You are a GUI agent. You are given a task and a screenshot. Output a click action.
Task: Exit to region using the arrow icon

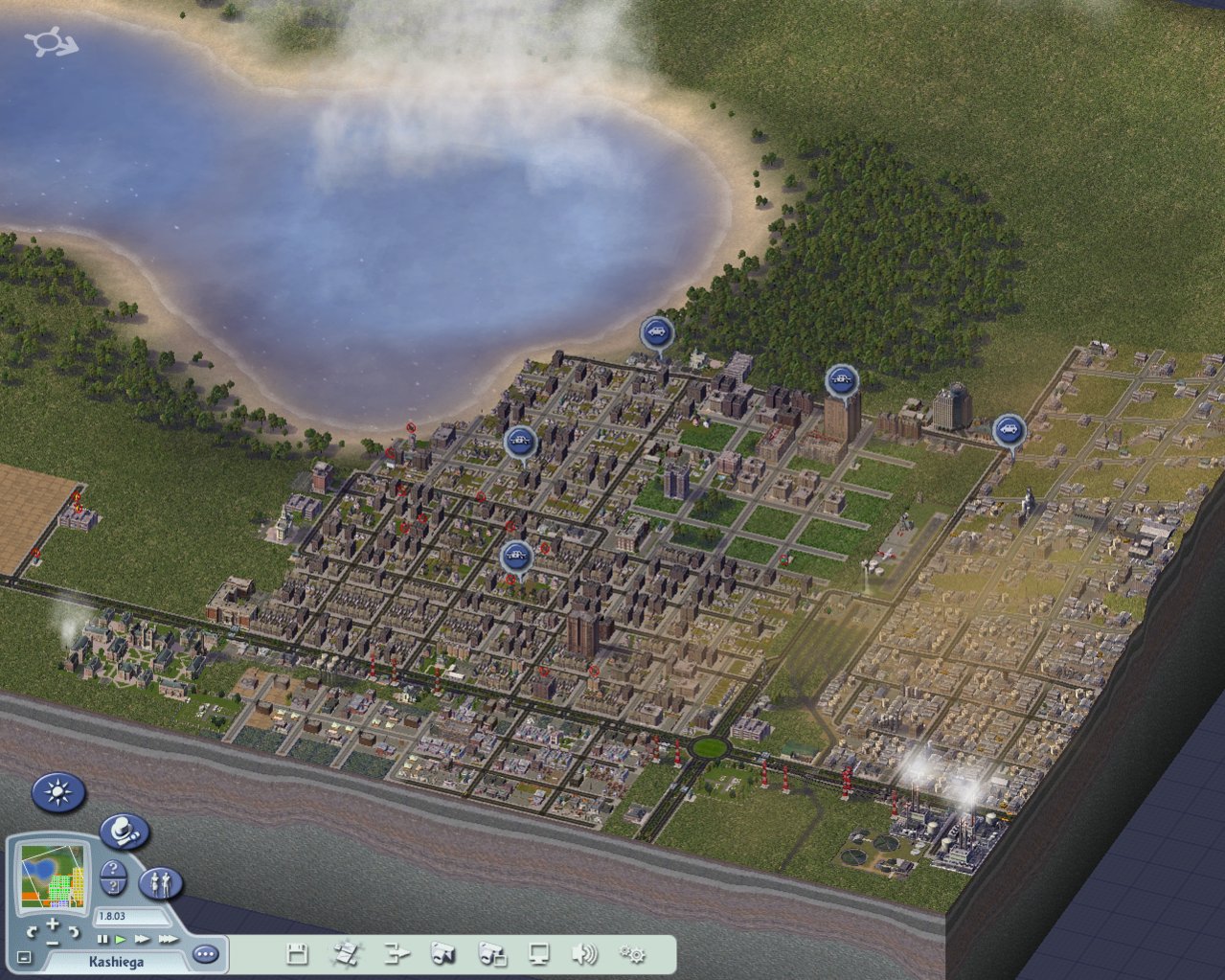tap(396, 954)
